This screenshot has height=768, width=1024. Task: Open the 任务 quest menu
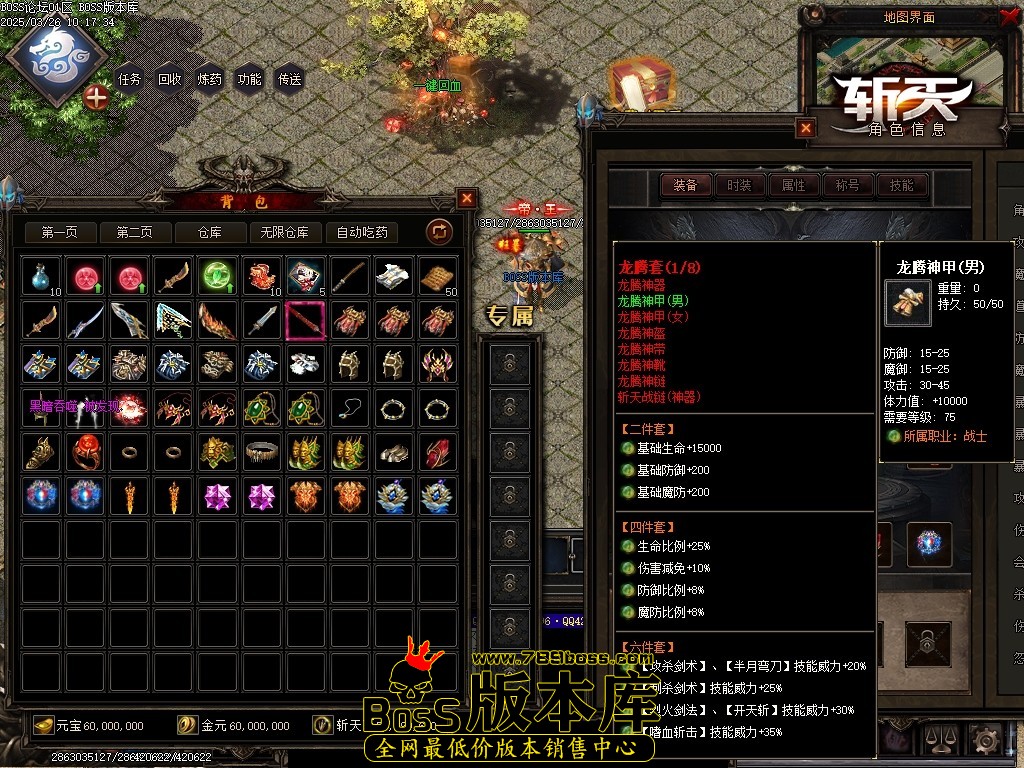click(x=130, y=79)
